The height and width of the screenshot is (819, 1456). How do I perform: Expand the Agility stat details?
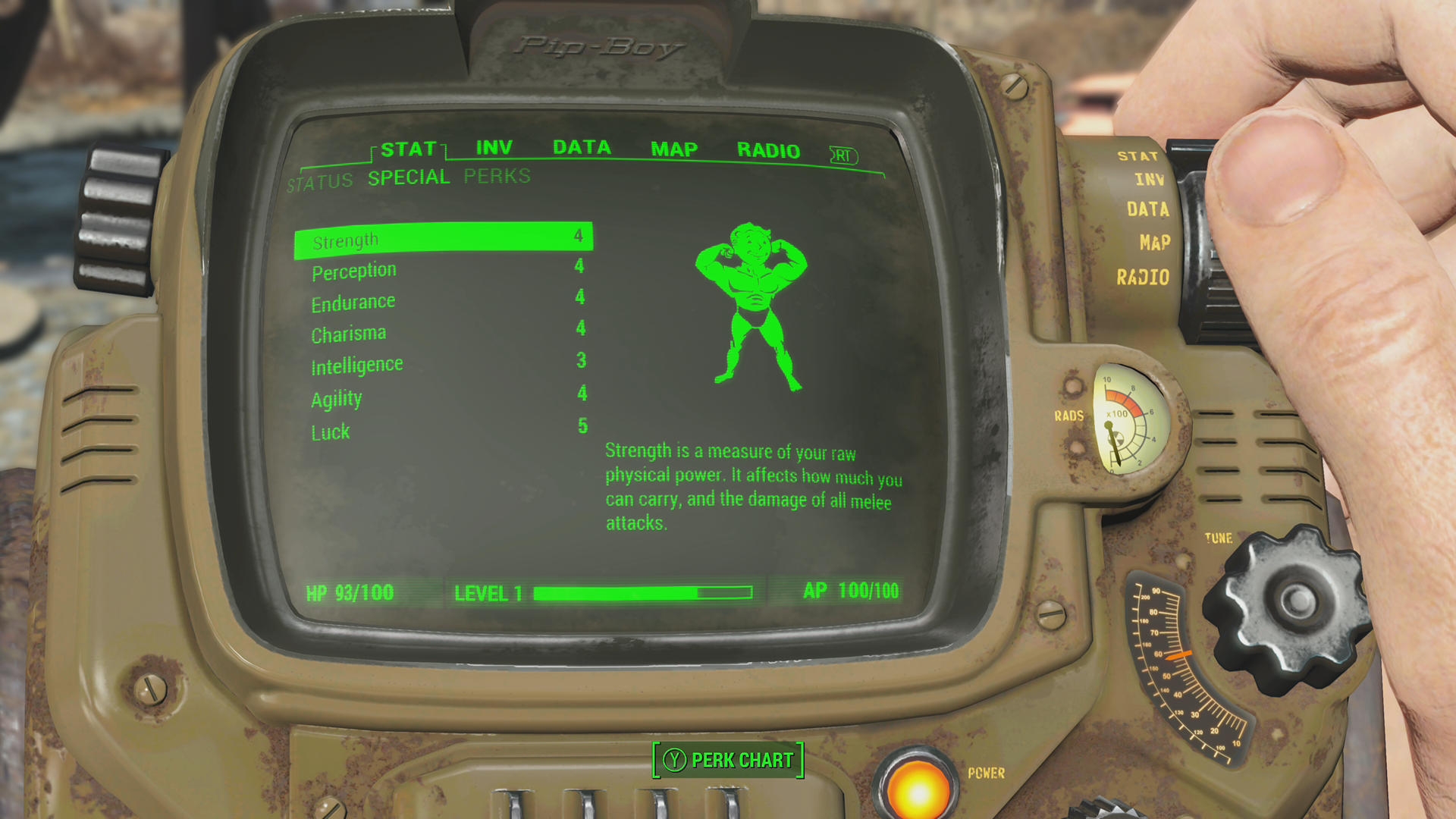pyautogui.click(x=336, y=398)
